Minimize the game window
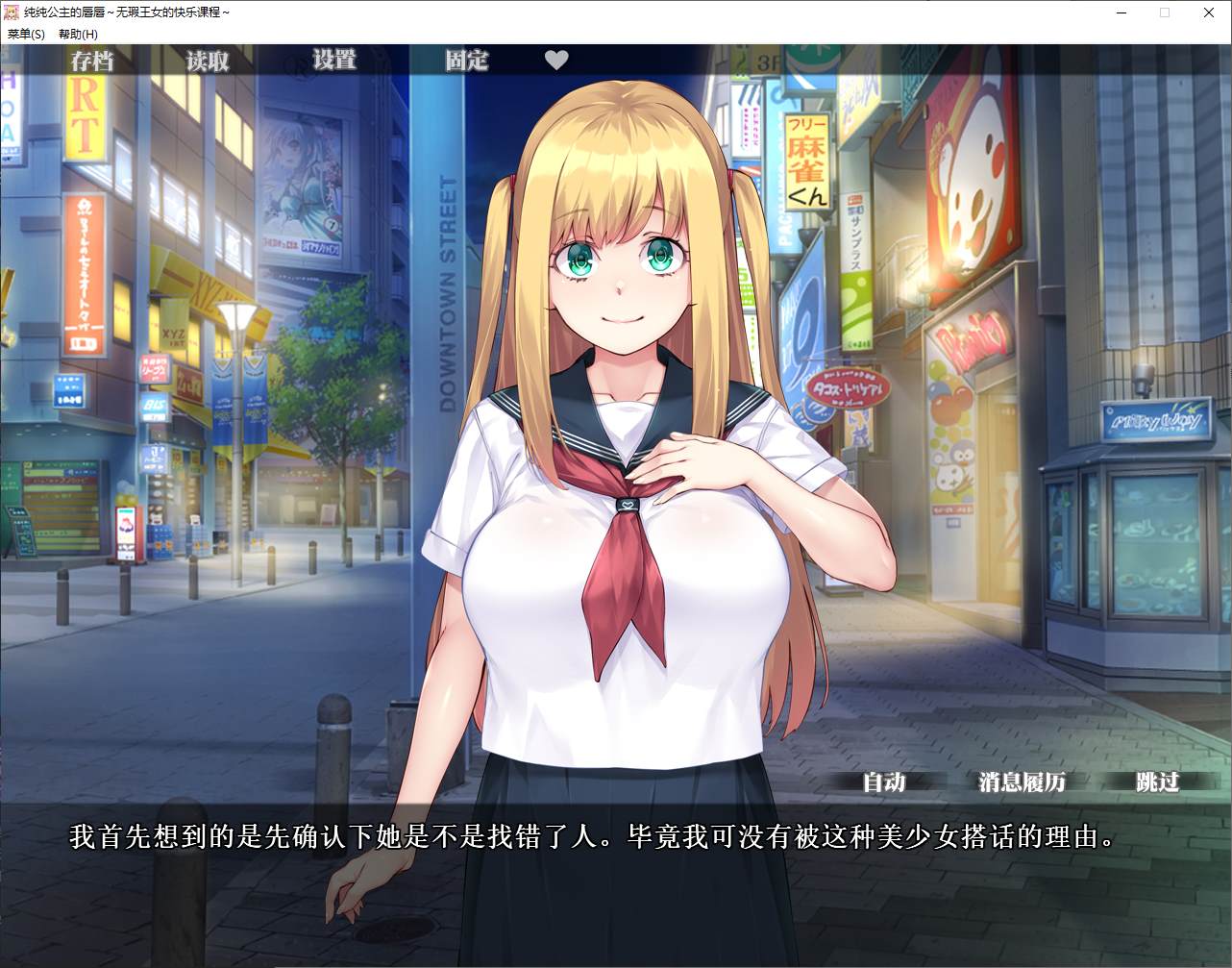The image size is (1232, 968). pyautogui.click(x=1121, y=12)
